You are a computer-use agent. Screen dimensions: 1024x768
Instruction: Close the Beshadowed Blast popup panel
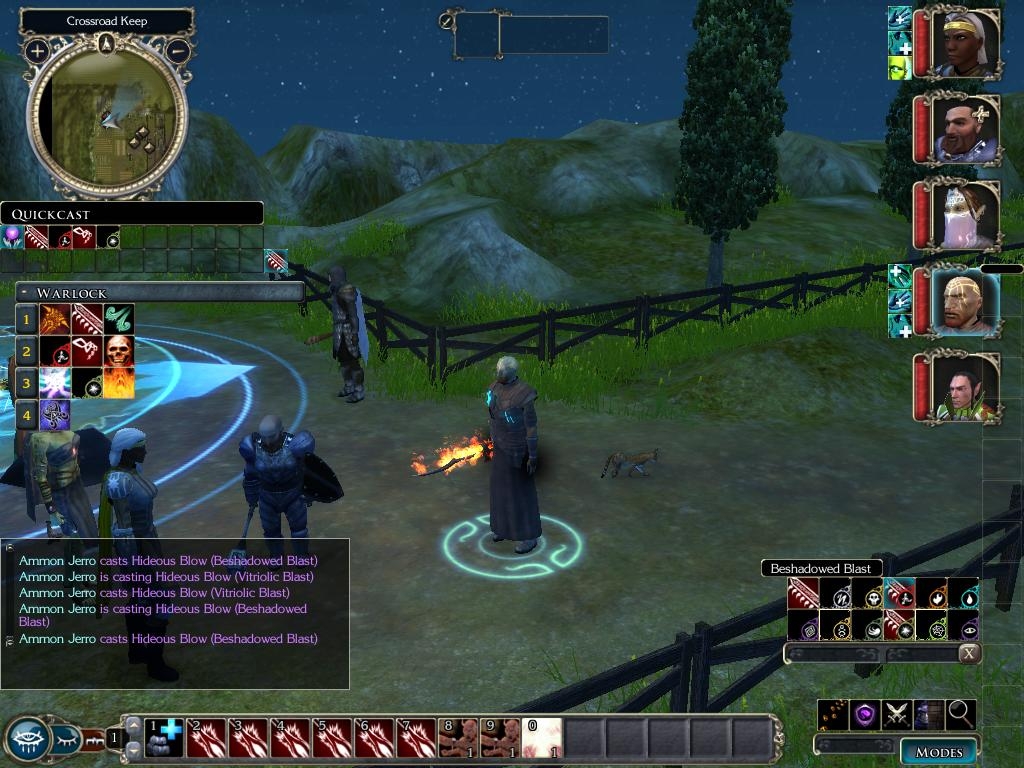[968, 654]
